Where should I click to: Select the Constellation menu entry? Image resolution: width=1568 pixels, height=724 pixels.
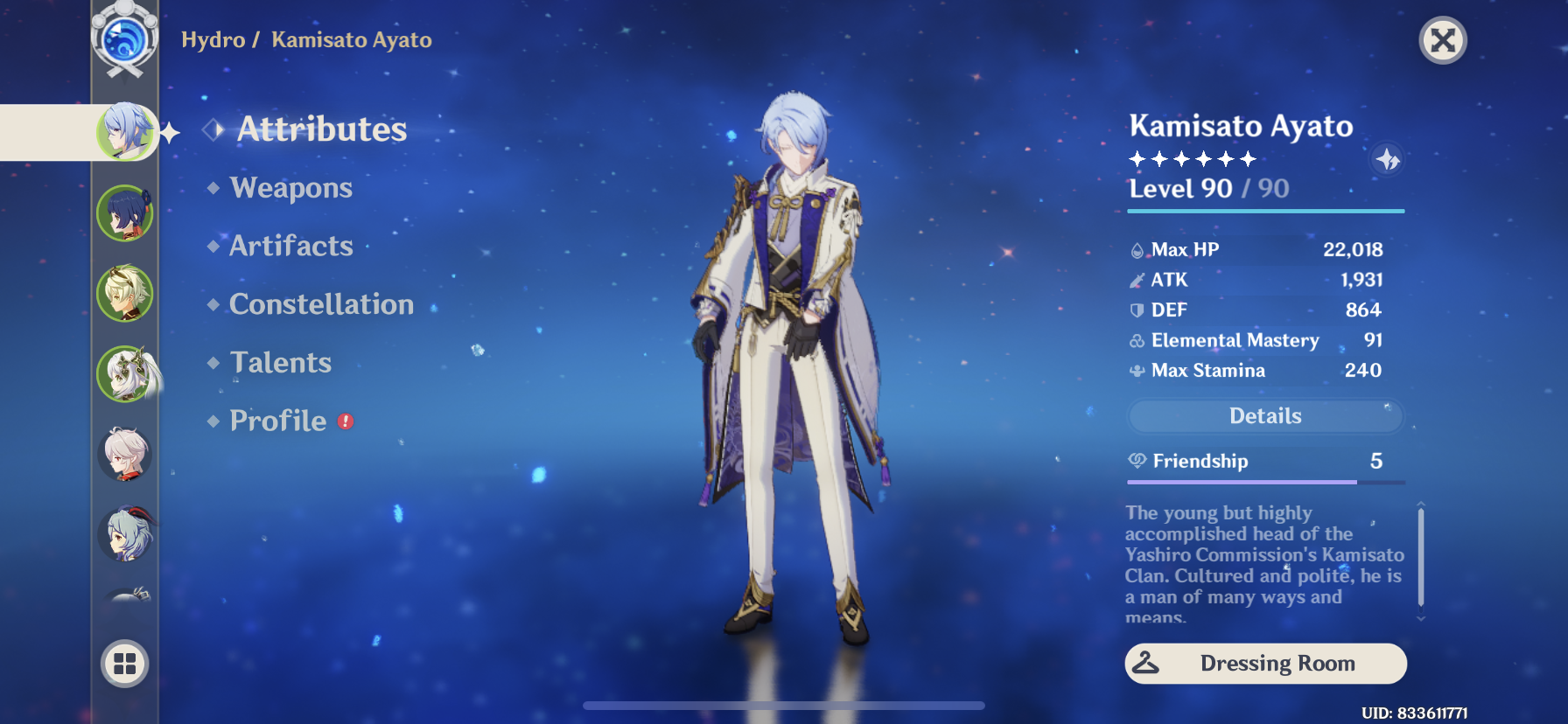[x=321, y=304]
